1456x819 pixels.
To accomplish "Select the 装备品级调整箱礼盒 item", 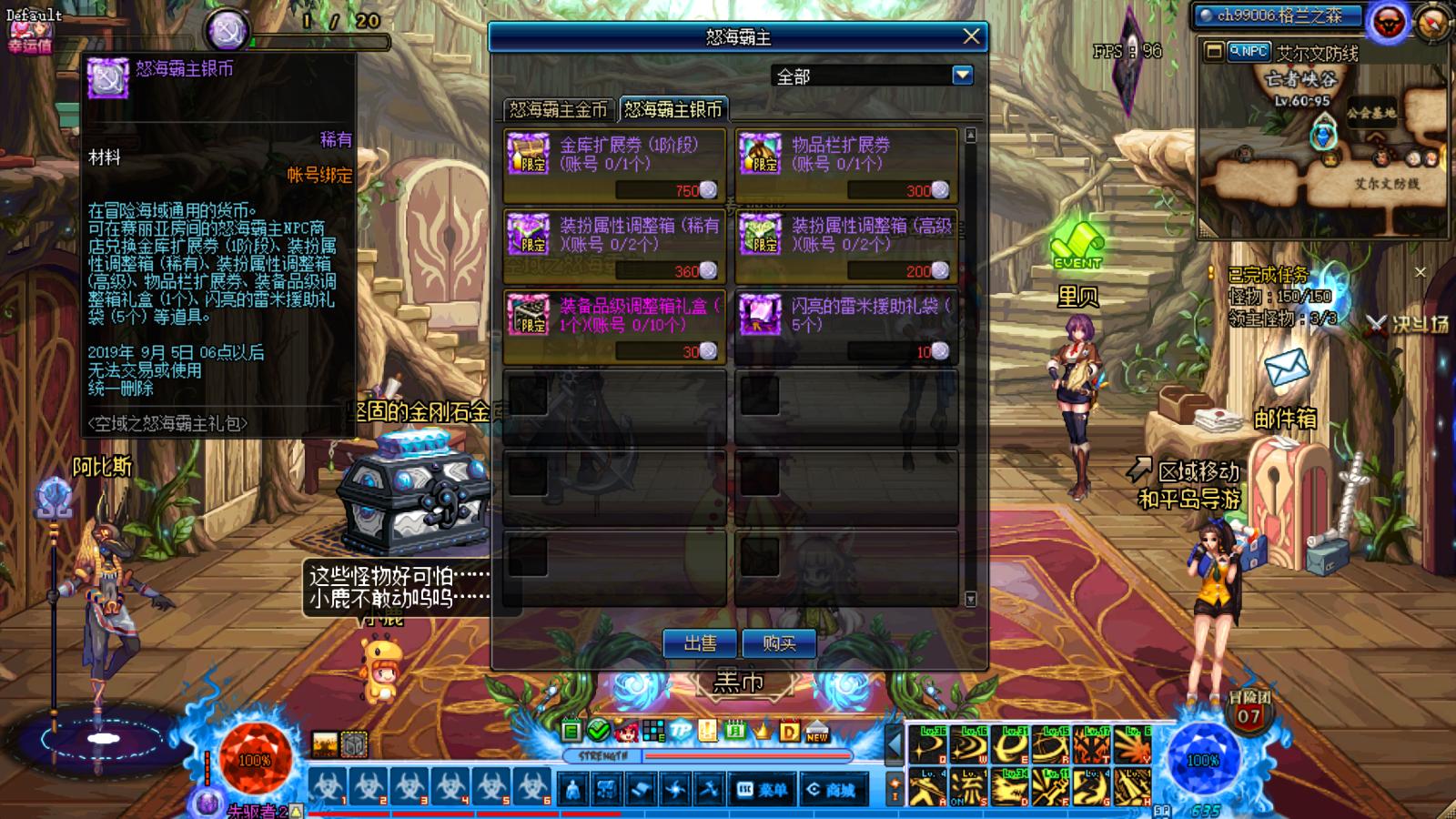I will click(x=614, y=326).
